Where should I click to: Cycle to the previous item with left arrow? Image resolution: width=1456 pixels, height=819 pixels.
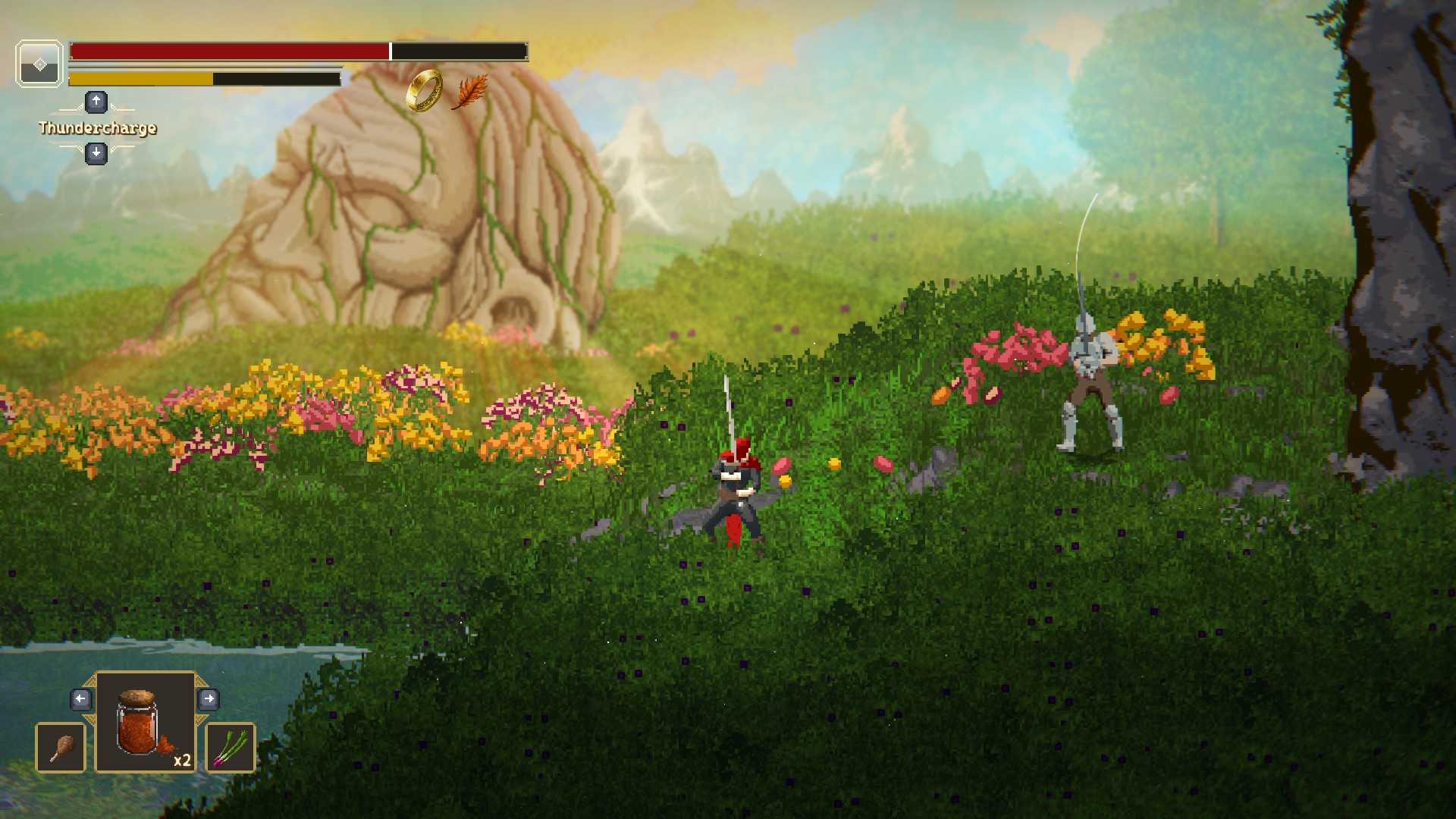coord(81,698)
